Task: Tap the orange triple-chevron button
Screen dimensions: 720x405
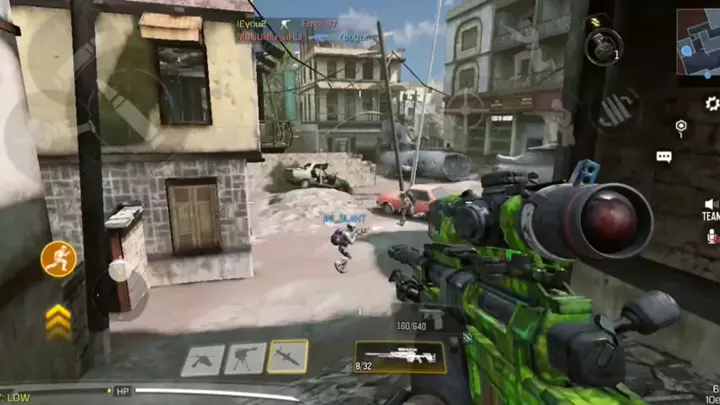Action: click(59, 319)
